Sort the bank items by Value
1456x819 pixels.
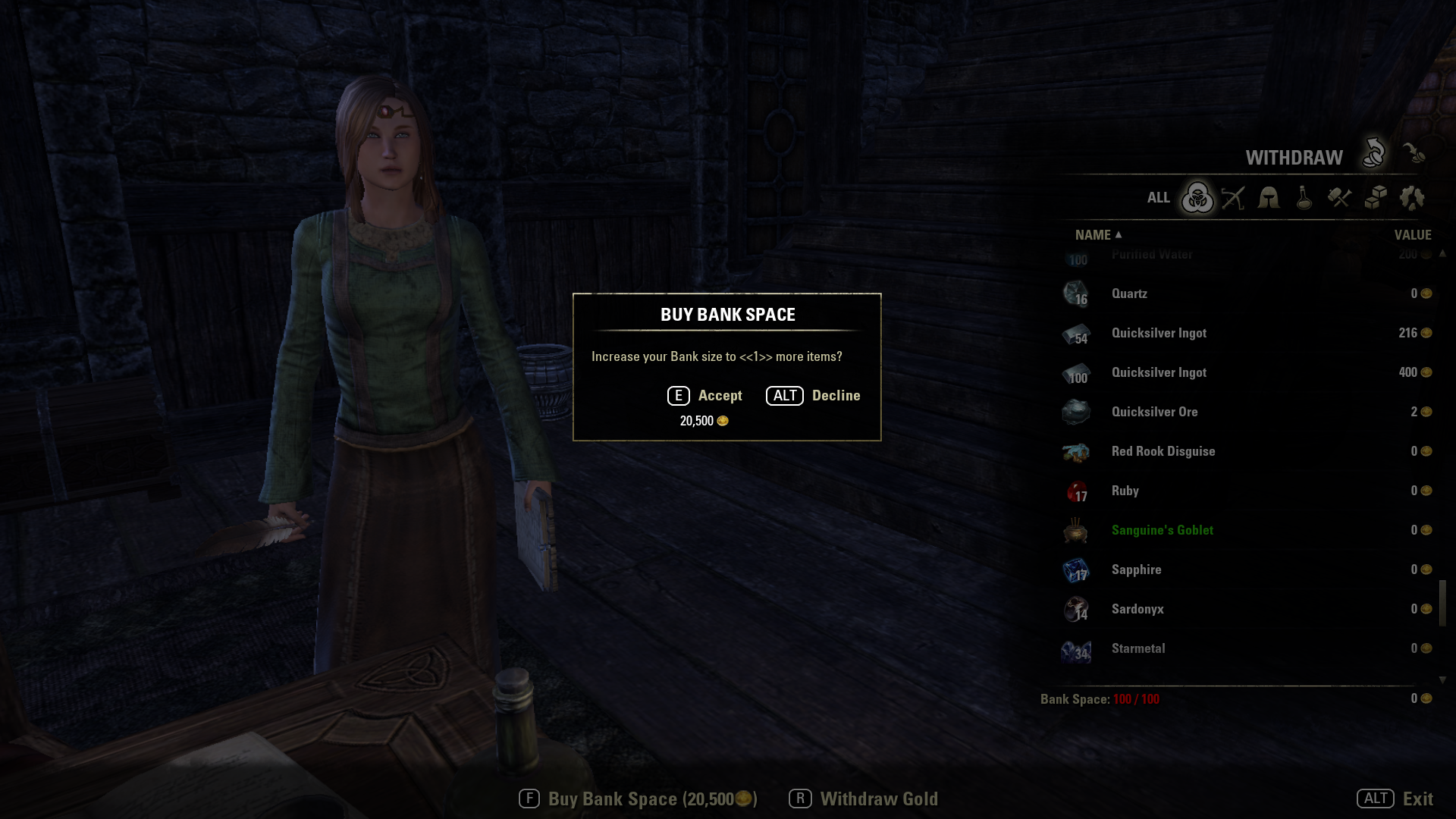click(1412, 235)
